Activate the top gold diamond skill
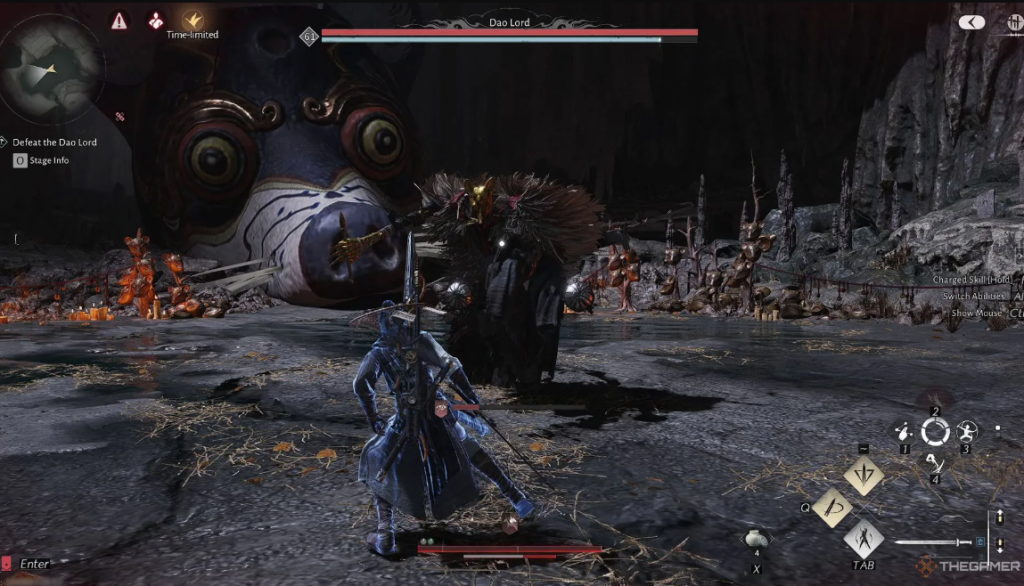Viewport: 1024px width, 586px height. click(x=863, y=476)
